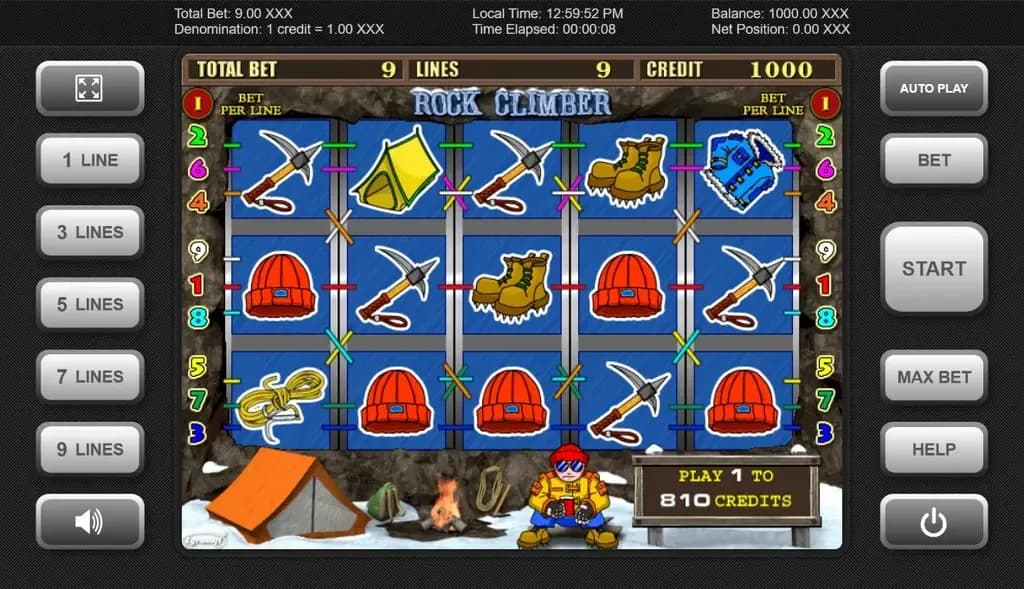This screenshot has height=589, width=1024.
Task: Choose the 3 LINES option
Action: 90,232
